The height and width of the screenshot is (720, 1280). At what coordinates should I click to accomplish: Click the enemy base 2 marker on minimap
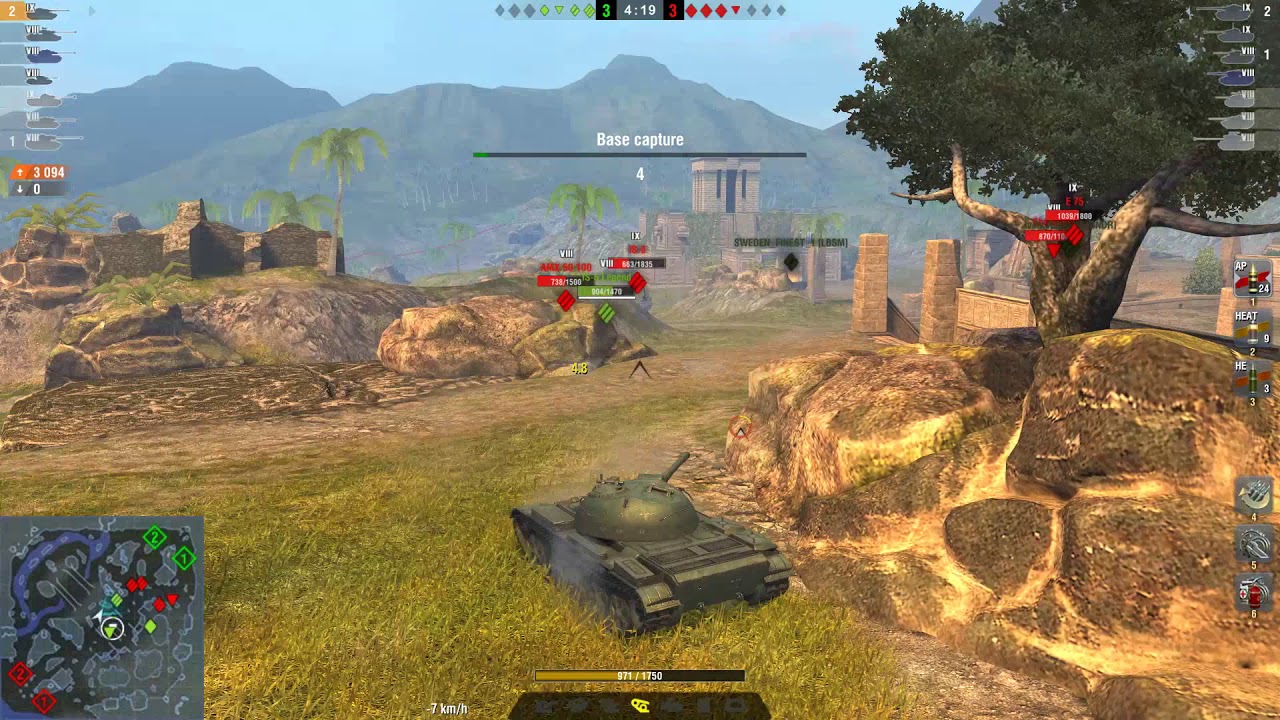[20, 672]
